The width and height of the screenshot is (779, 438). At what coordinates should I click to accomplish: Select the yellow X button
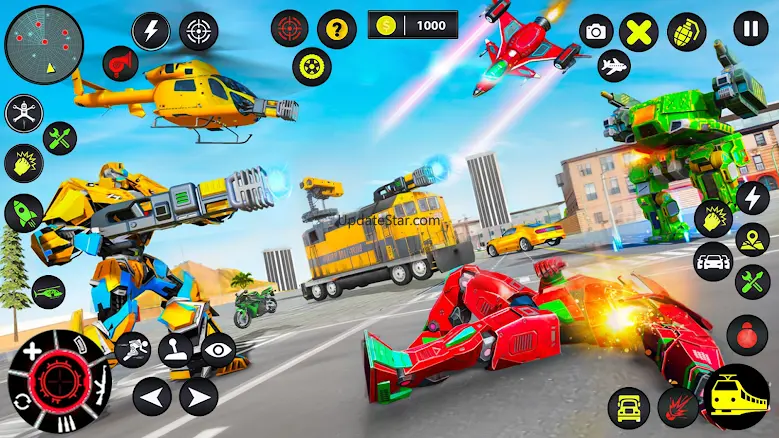tap(637, 32)
